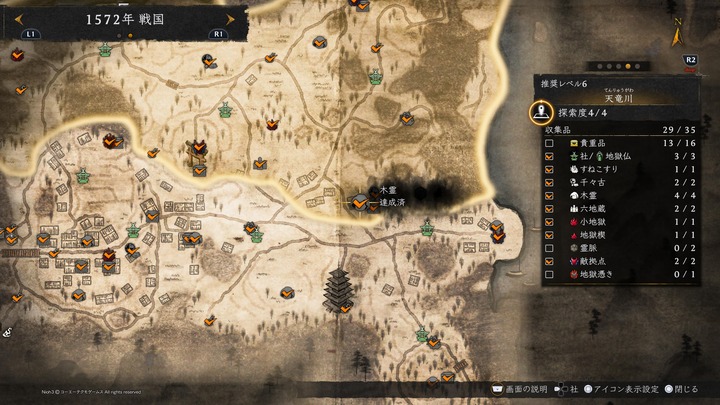720x405 pixels.
Task: Toggle the 木霊 filter checkbox
Action: [549, 196]
